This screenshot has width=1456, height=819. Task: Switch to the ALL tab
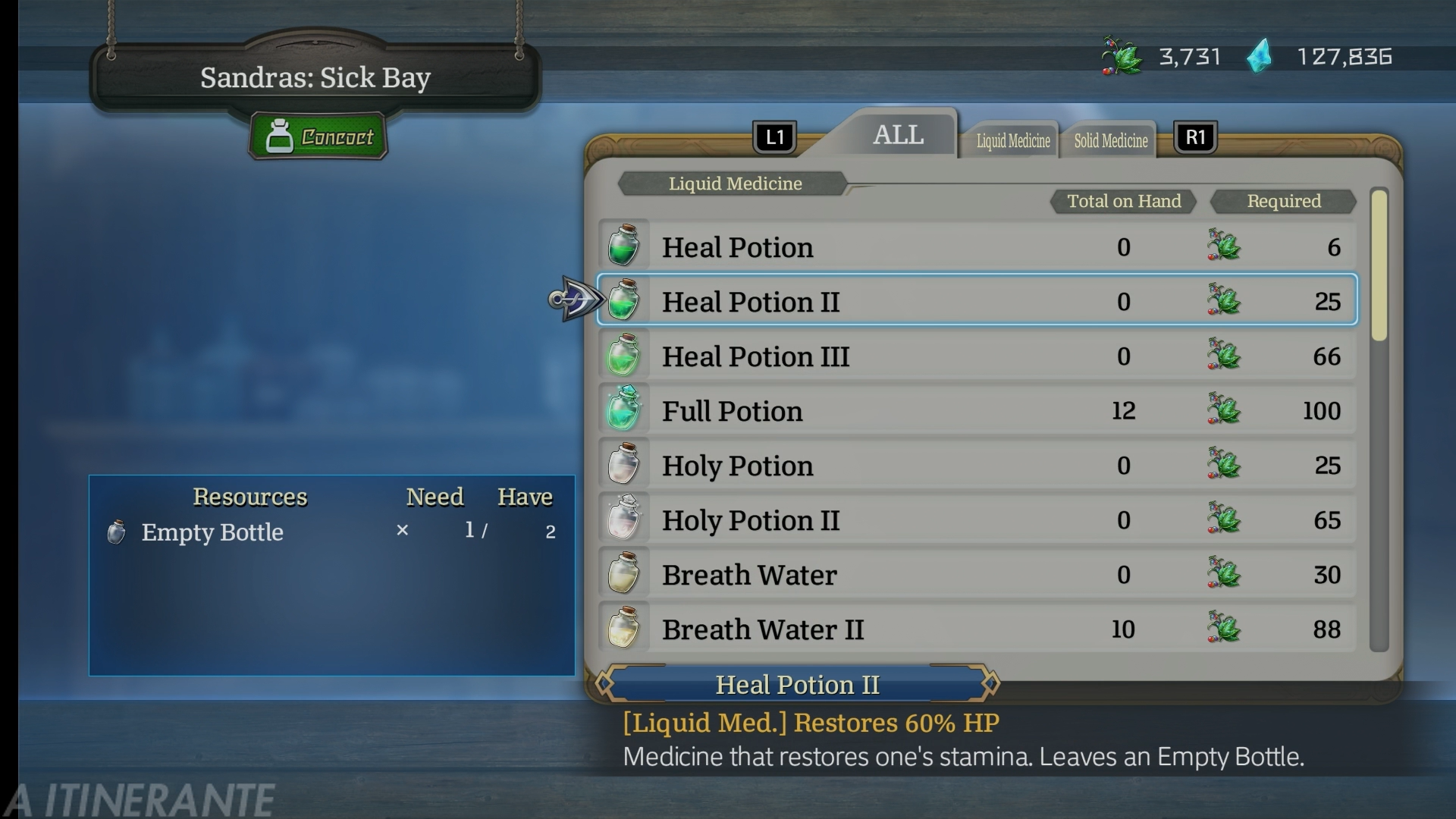coord(898,135)
